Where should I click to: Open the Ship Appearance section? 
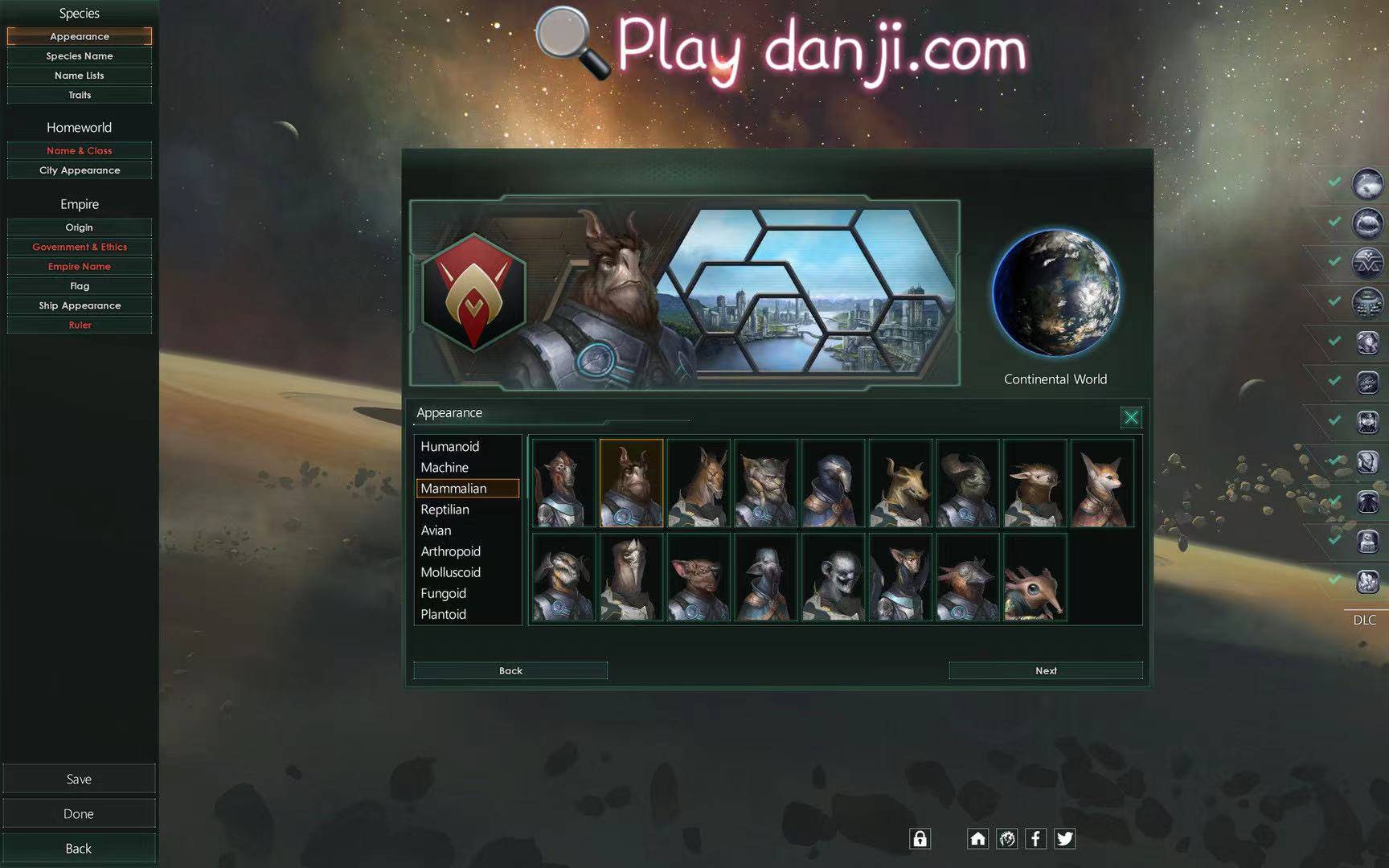click(79, 305)
